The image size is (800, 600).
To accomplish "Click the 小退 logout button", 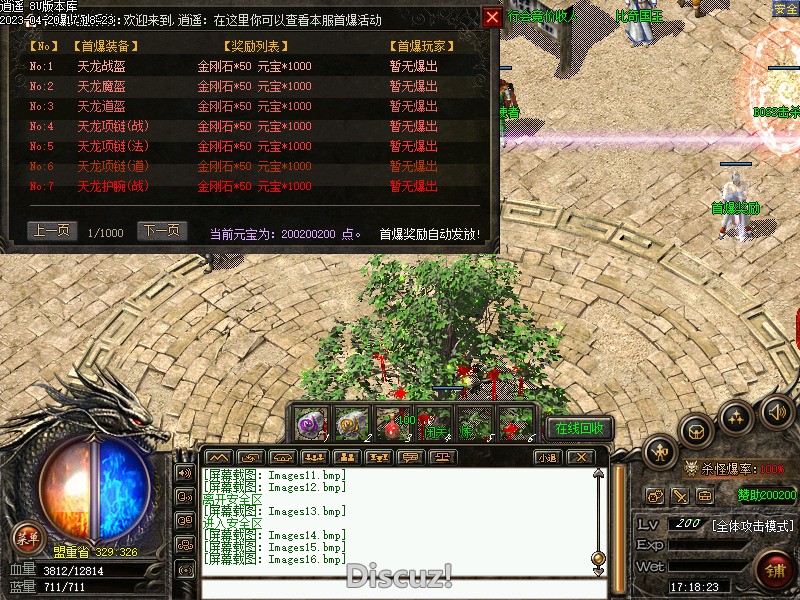I will tap(546, 457).
